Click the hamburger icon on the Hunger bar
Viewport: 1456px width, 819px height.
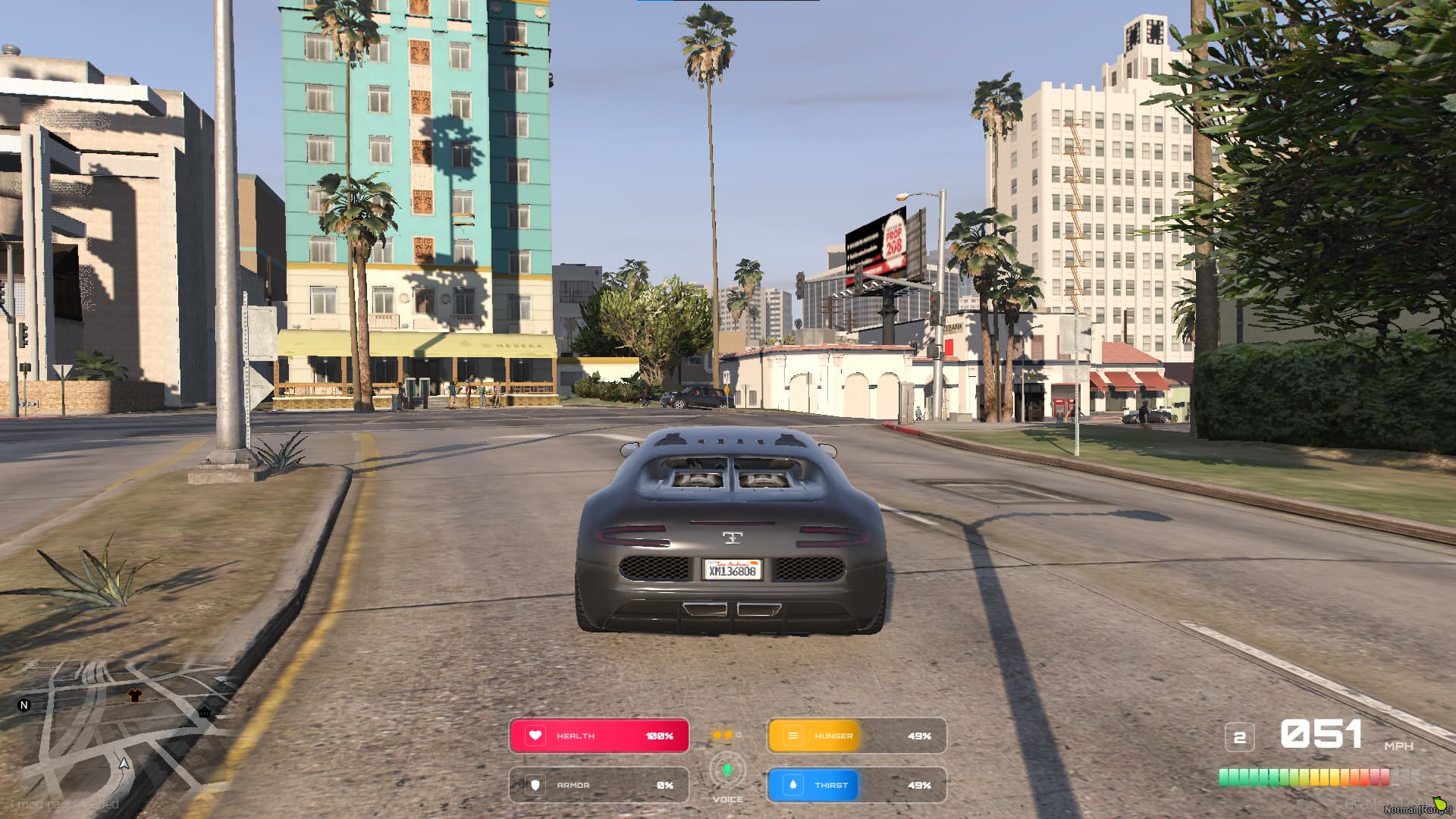point(792,735)
